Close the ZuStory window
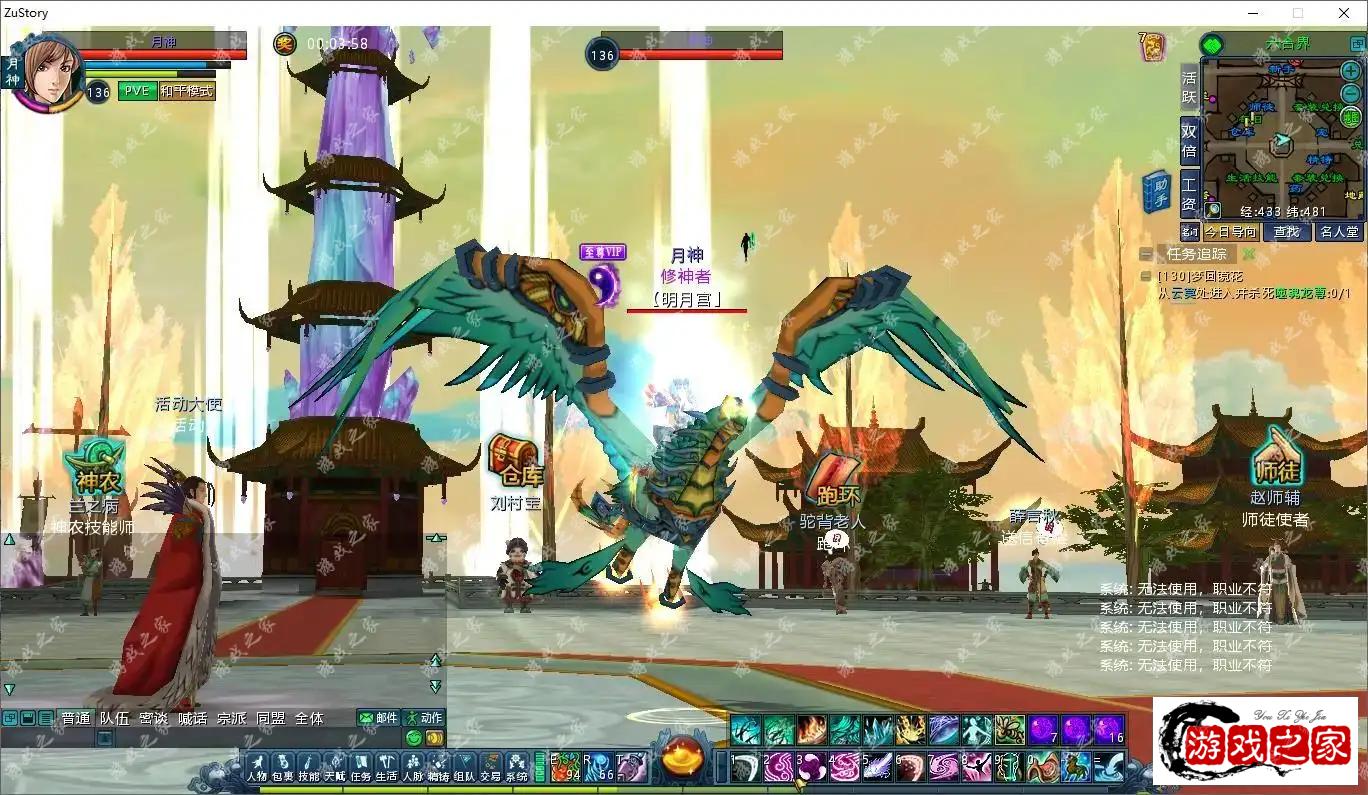 (x=1344, y=13)
